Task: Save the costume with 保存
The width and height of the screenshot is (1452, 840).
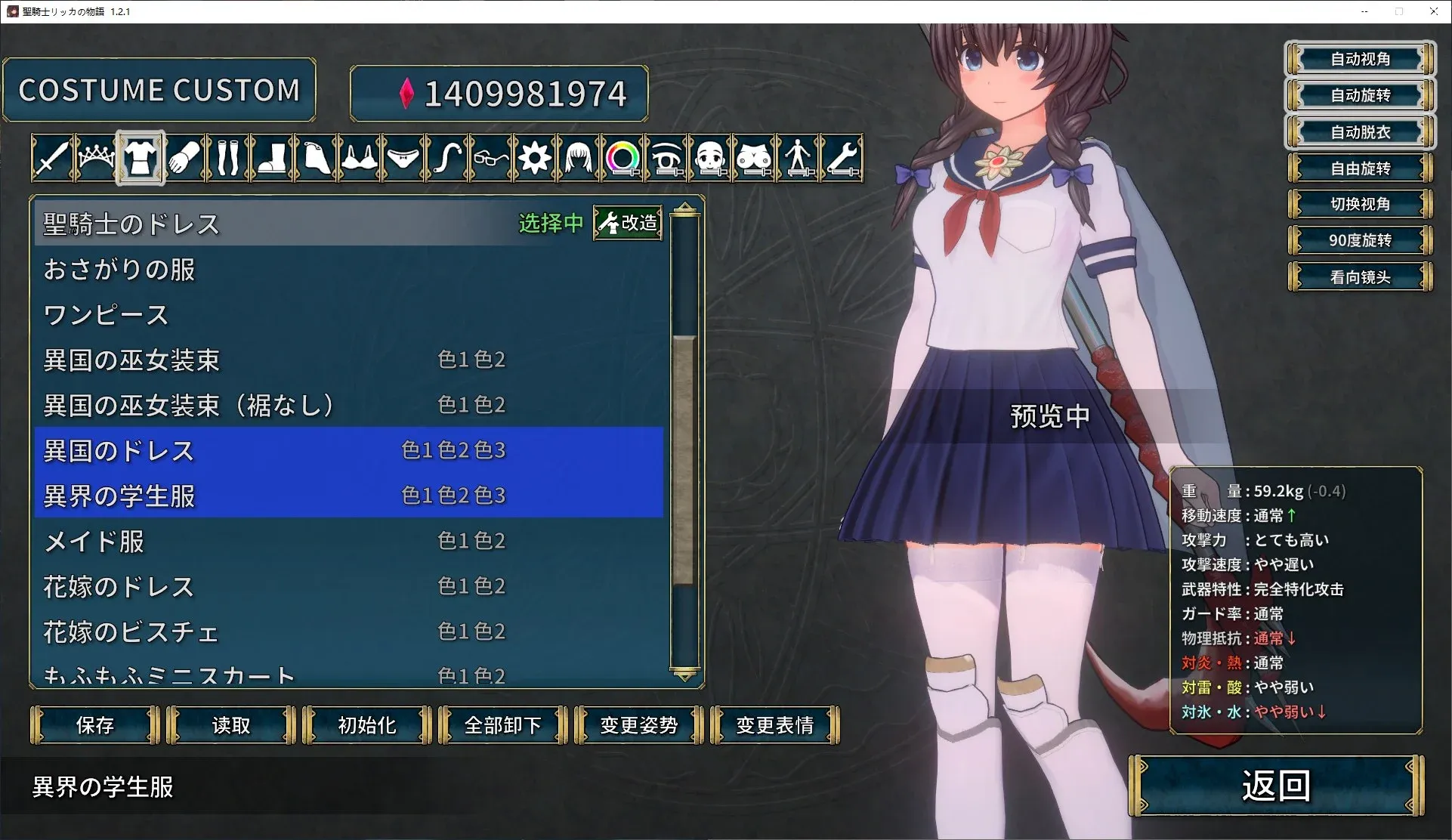Action: pos(95,725)
